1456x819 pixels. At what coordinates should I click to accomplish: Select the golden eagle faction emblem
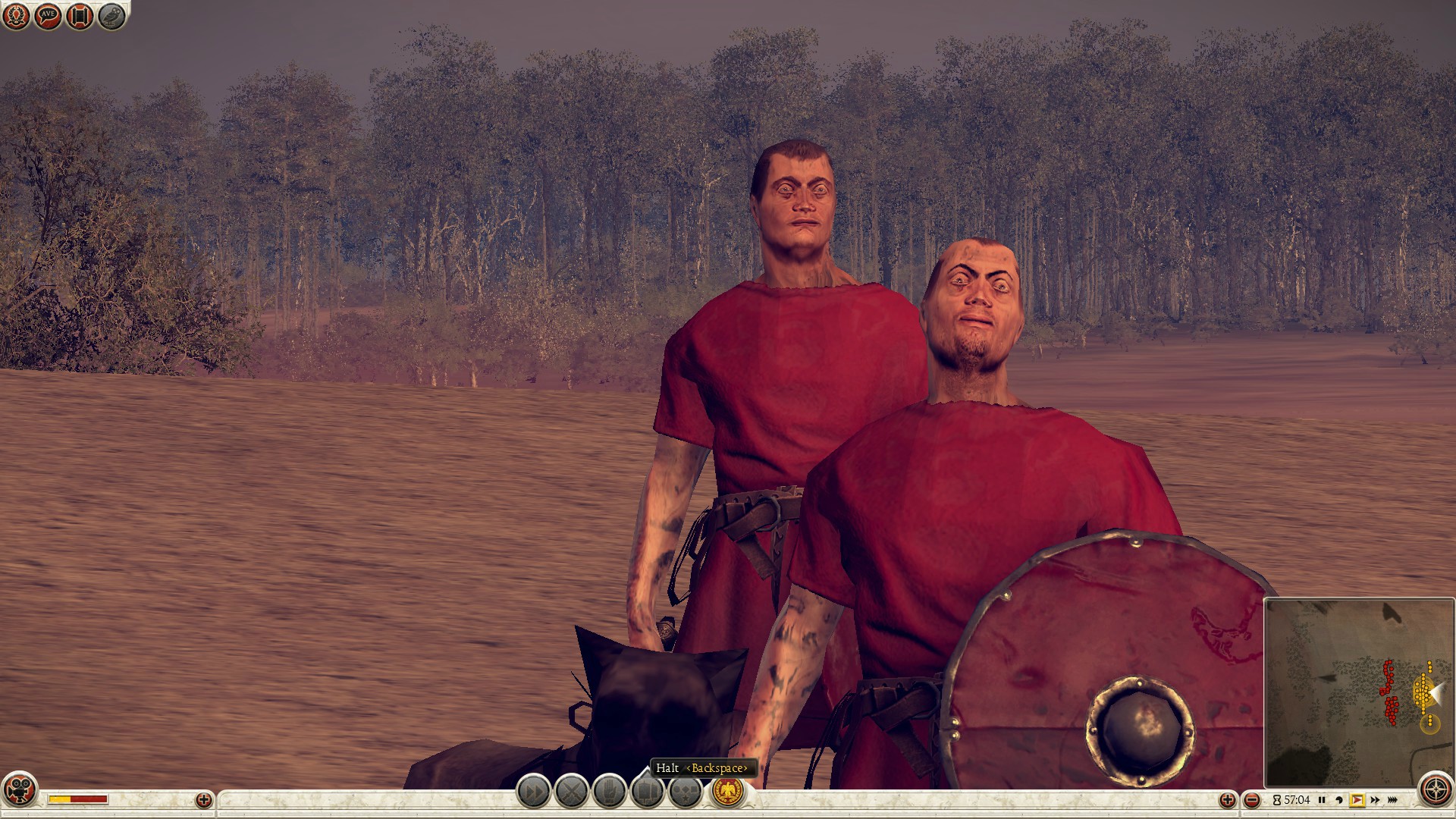coord(728,792)
